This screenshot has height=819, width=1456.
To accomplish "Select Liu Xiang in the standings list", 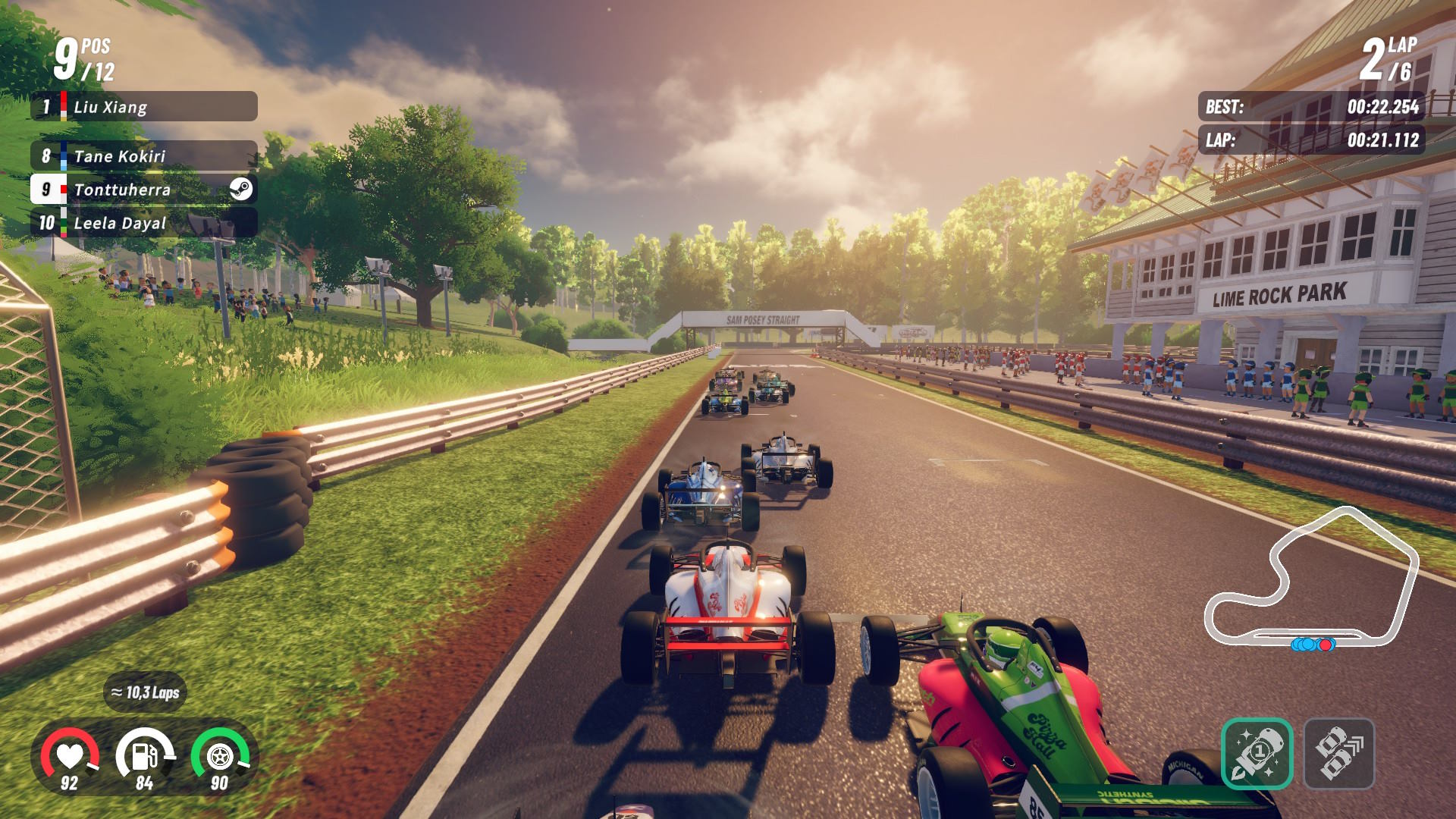I will (144, 107).
